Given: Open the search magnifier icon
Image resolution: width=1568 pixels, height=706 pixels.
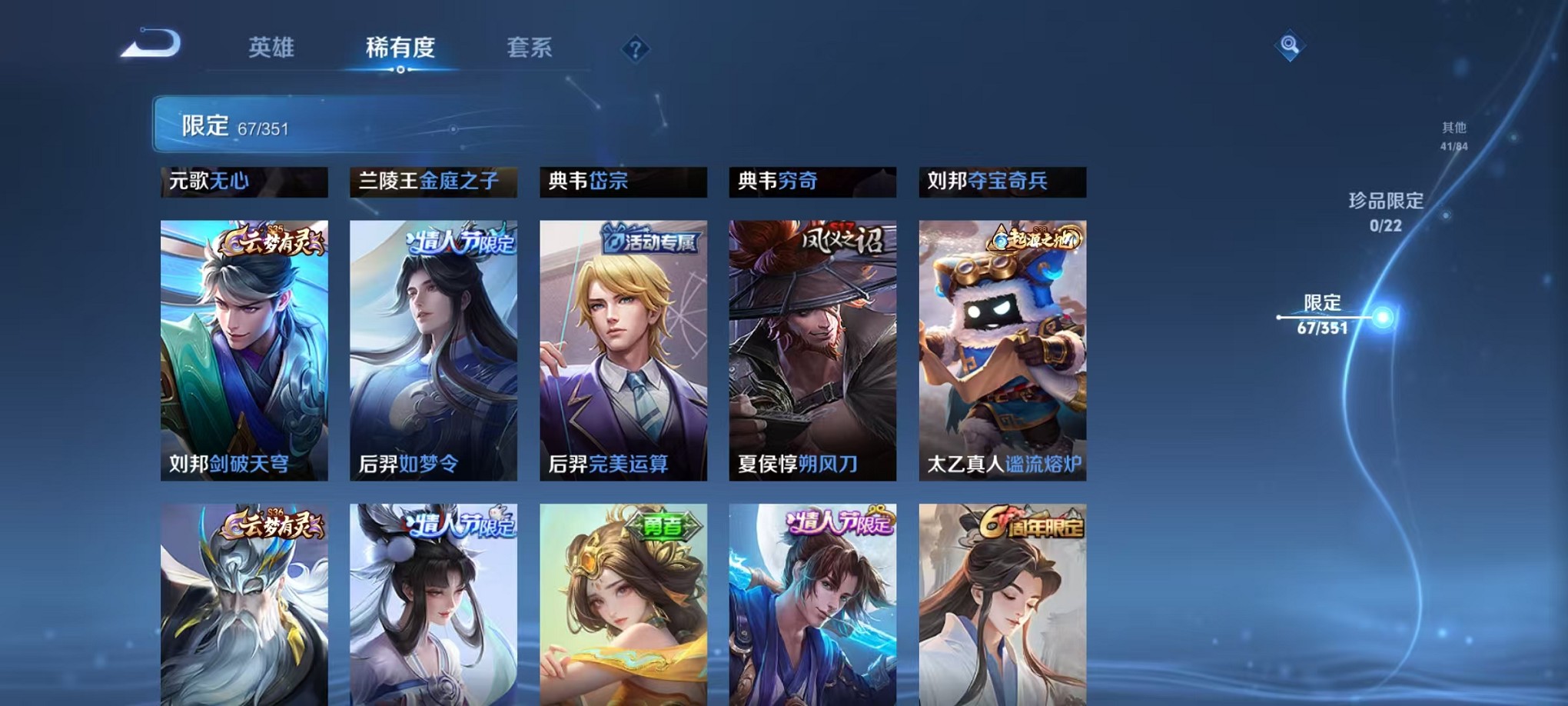Looking at the screenshot, I should (x=1291, y=45).
